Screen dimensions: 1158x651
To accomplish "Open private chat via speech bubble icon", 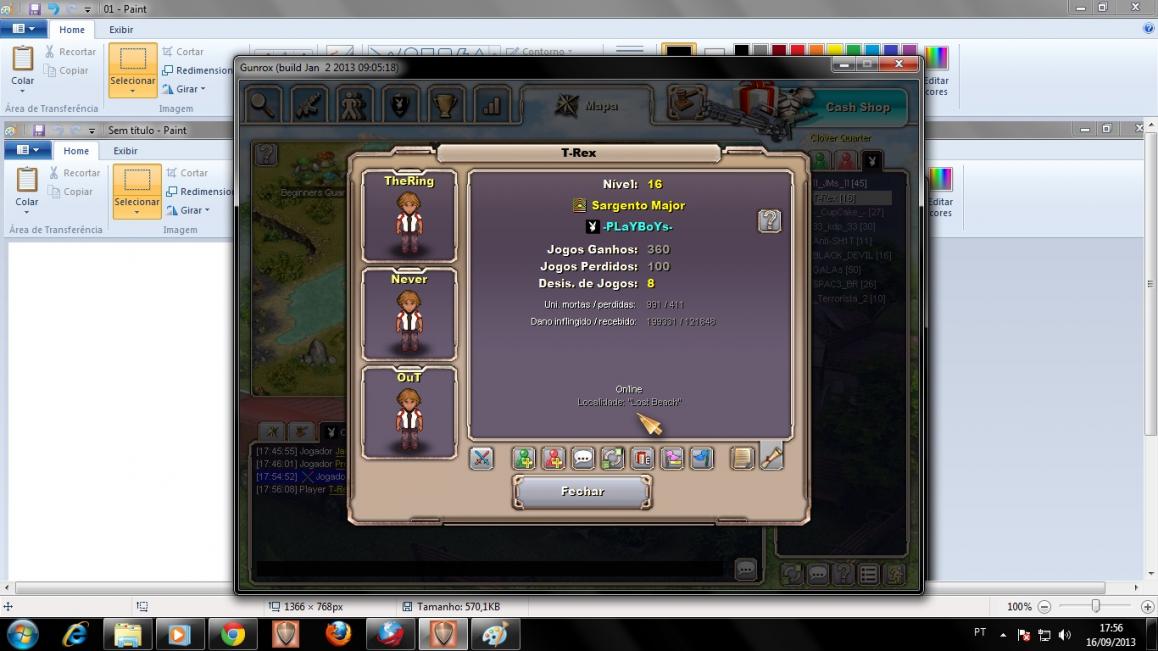I will point(583,458).
